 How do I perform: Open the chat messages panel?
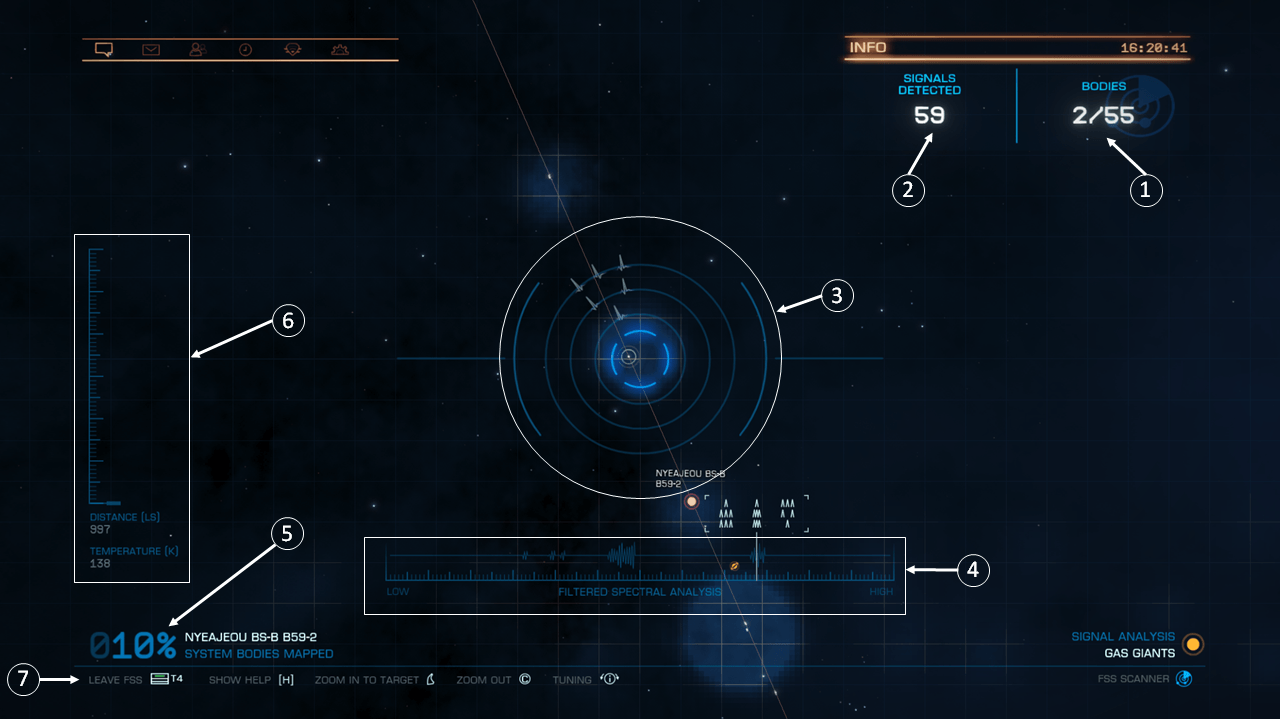coord(103,48)
